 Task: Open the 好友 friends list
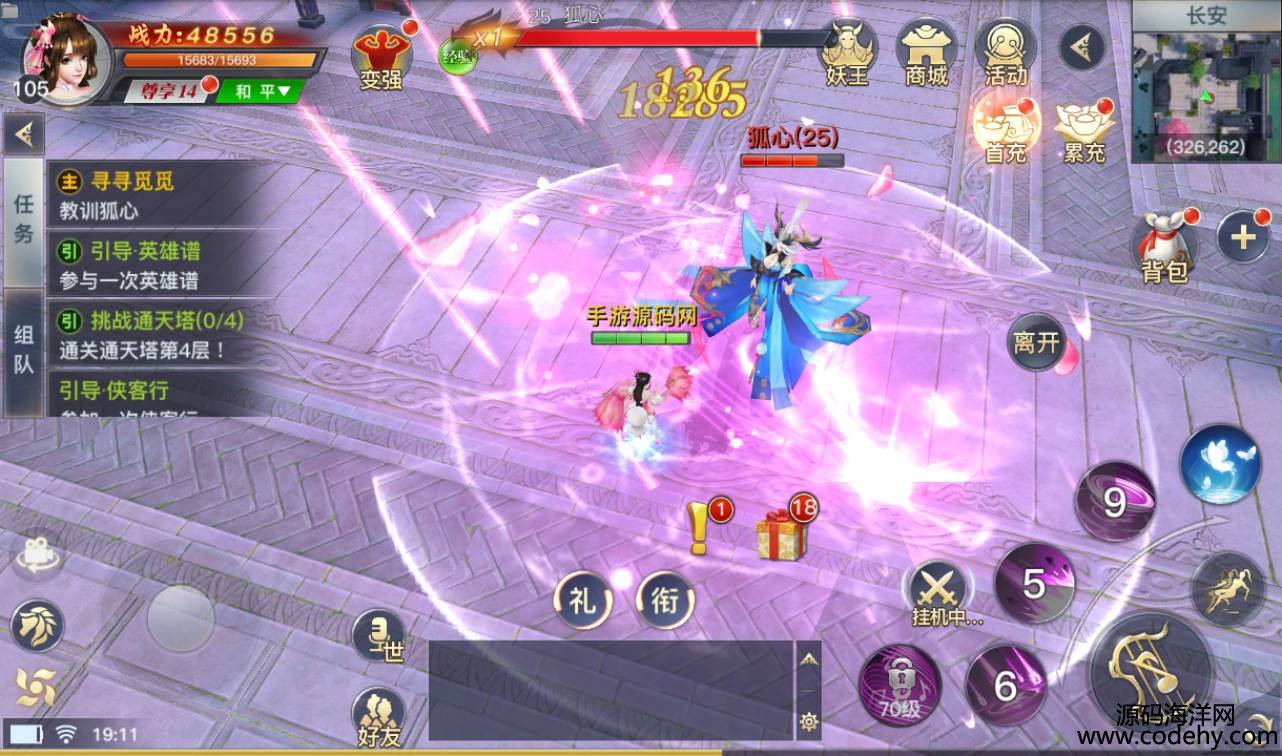(379, 717)
